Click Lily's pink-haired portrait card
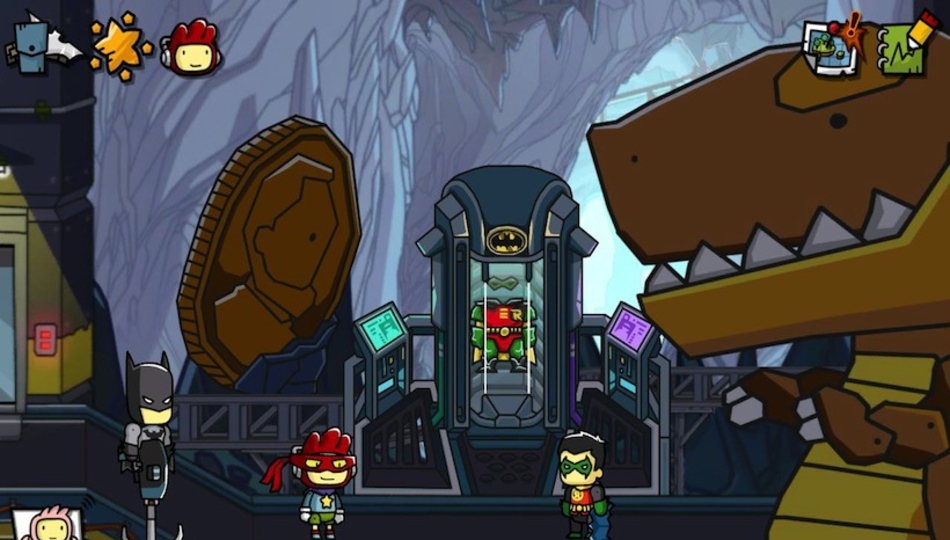This screenshot has width=950, height=540. click(46, 524)
